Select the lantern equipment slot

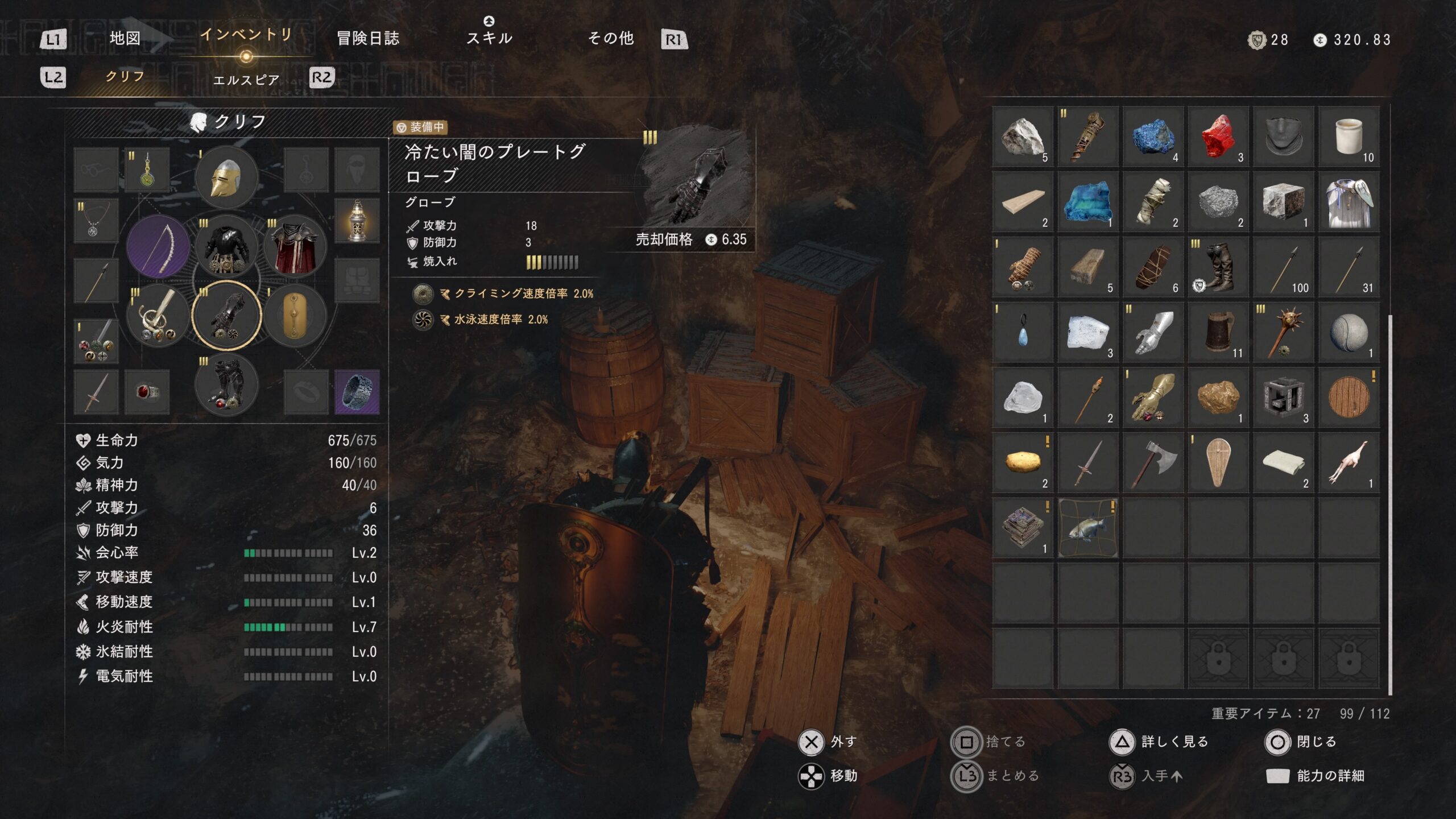point(357,221)
